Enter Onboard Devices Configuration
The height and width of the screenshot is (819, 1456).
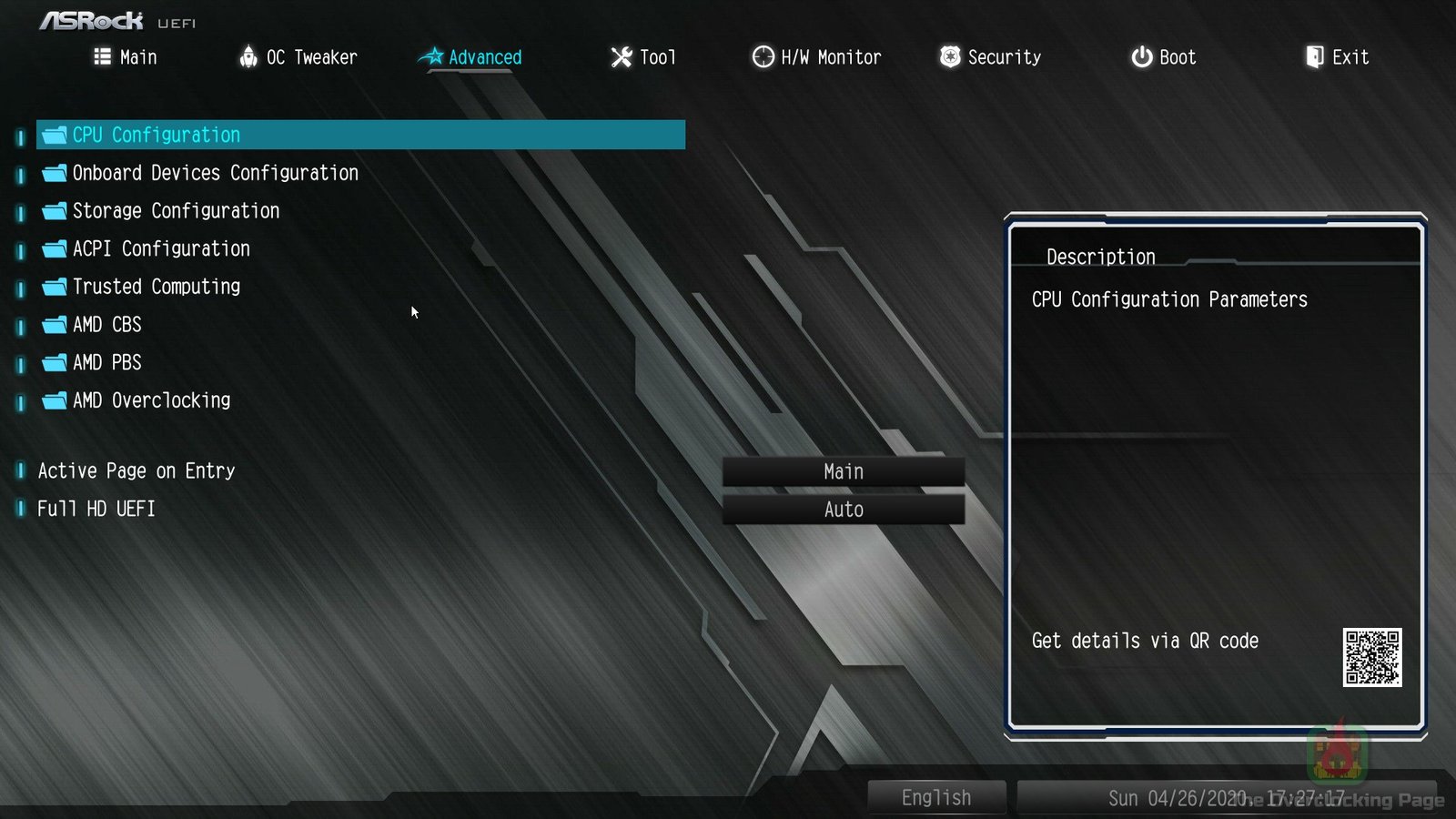pyautogui.click(x=215, y=173)
